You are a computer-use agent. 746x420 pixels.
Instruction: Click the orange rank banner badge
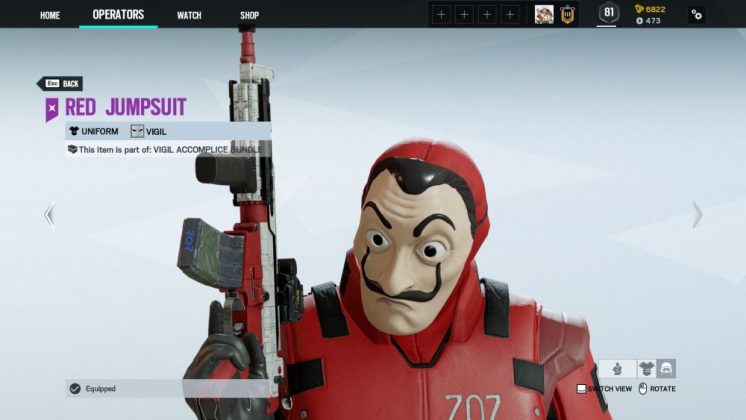click(x=567, y=14)
